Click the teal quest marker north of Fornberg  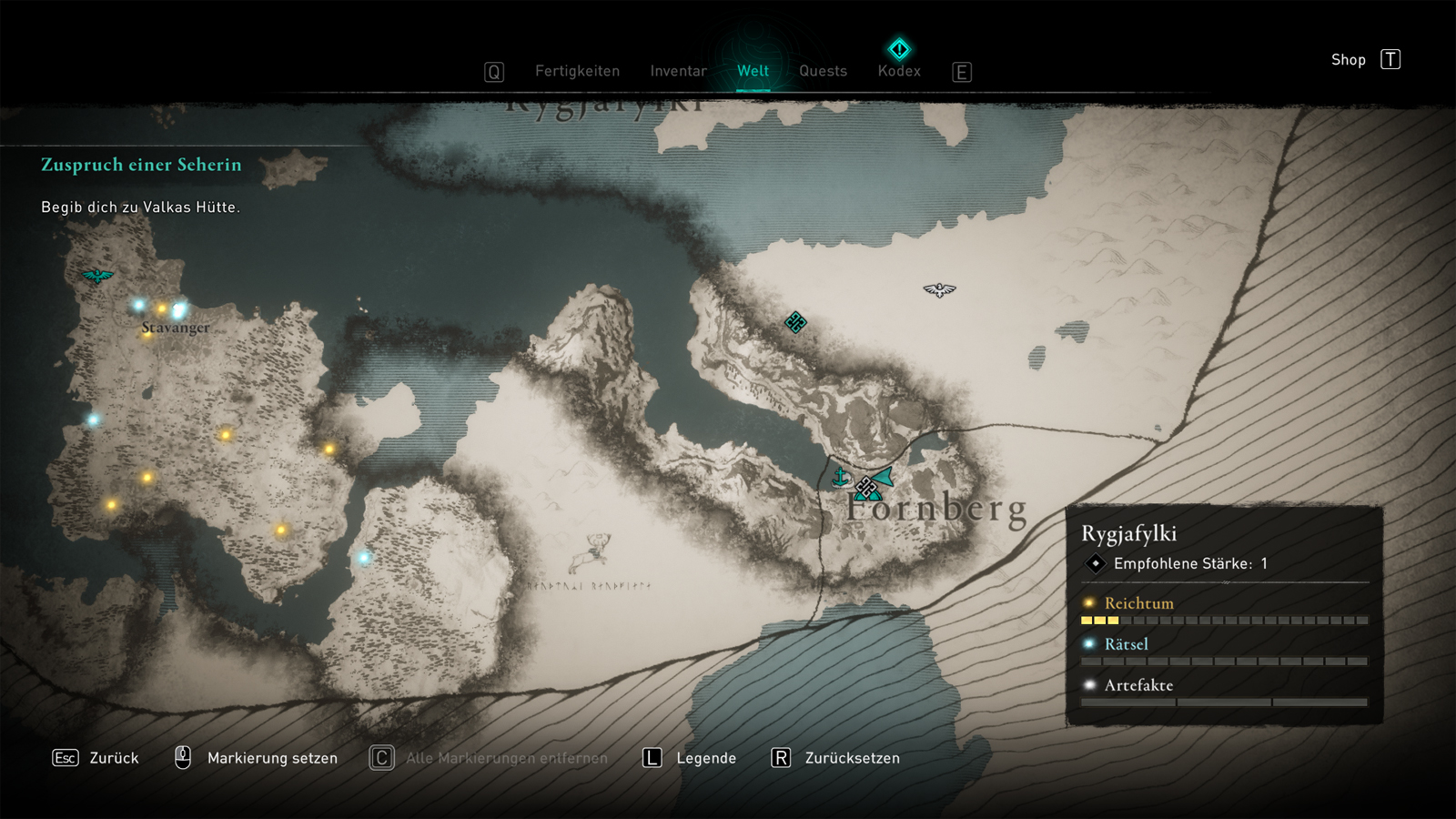tap(795, 322)
